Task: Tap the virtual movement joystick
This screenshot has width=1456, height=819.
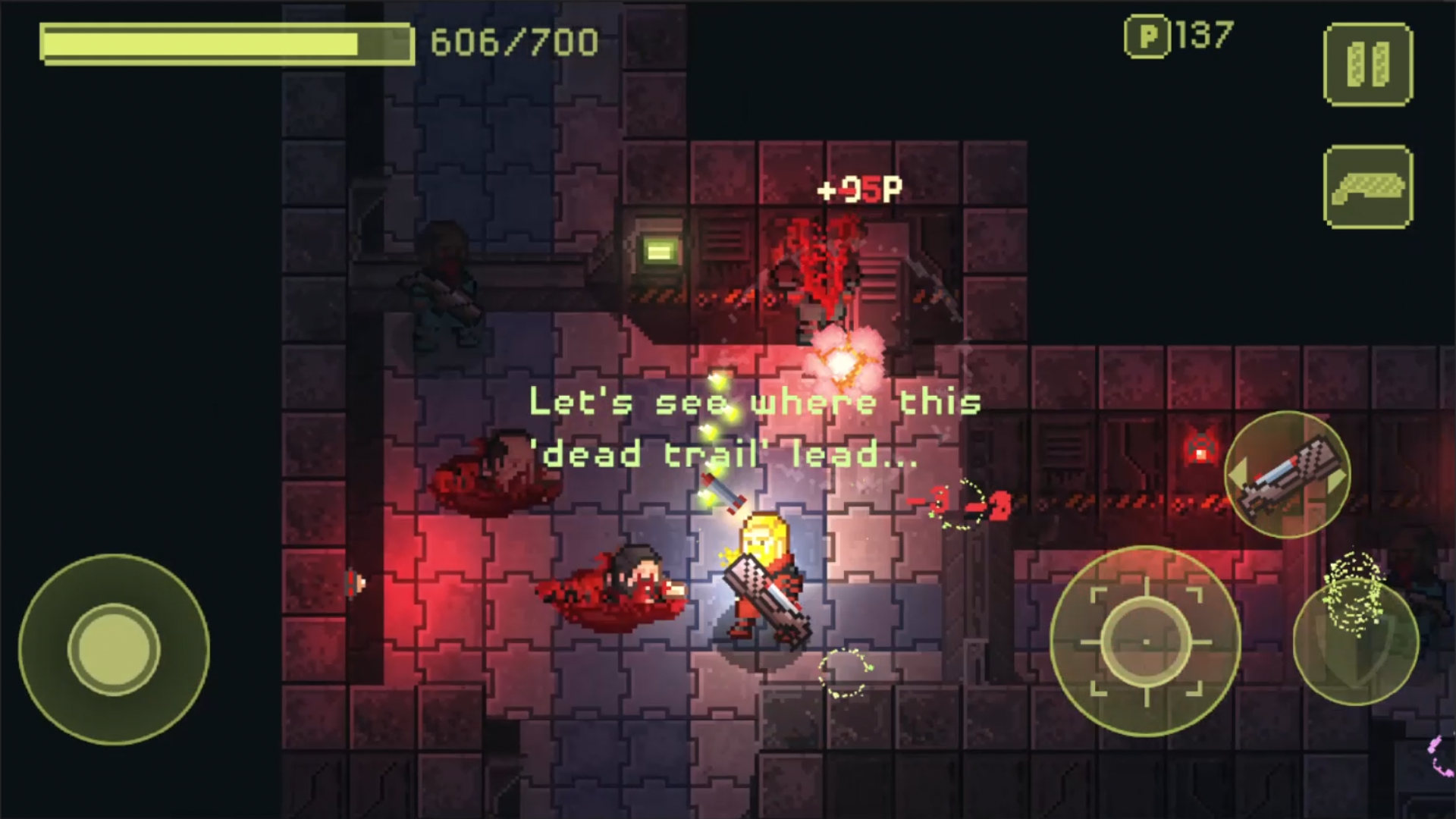Action: (x=114, y=649)
